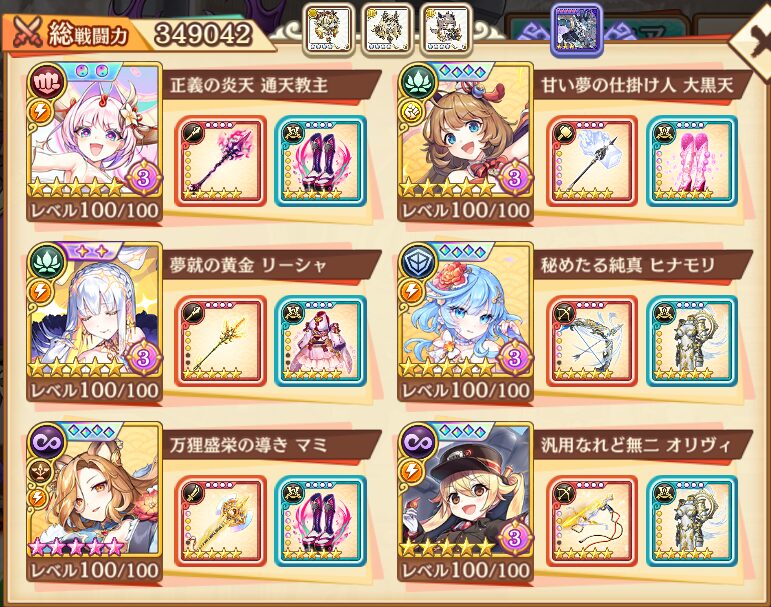Open 大黒天's pink armor slot
771x607 pixels.
coord(691,161)
